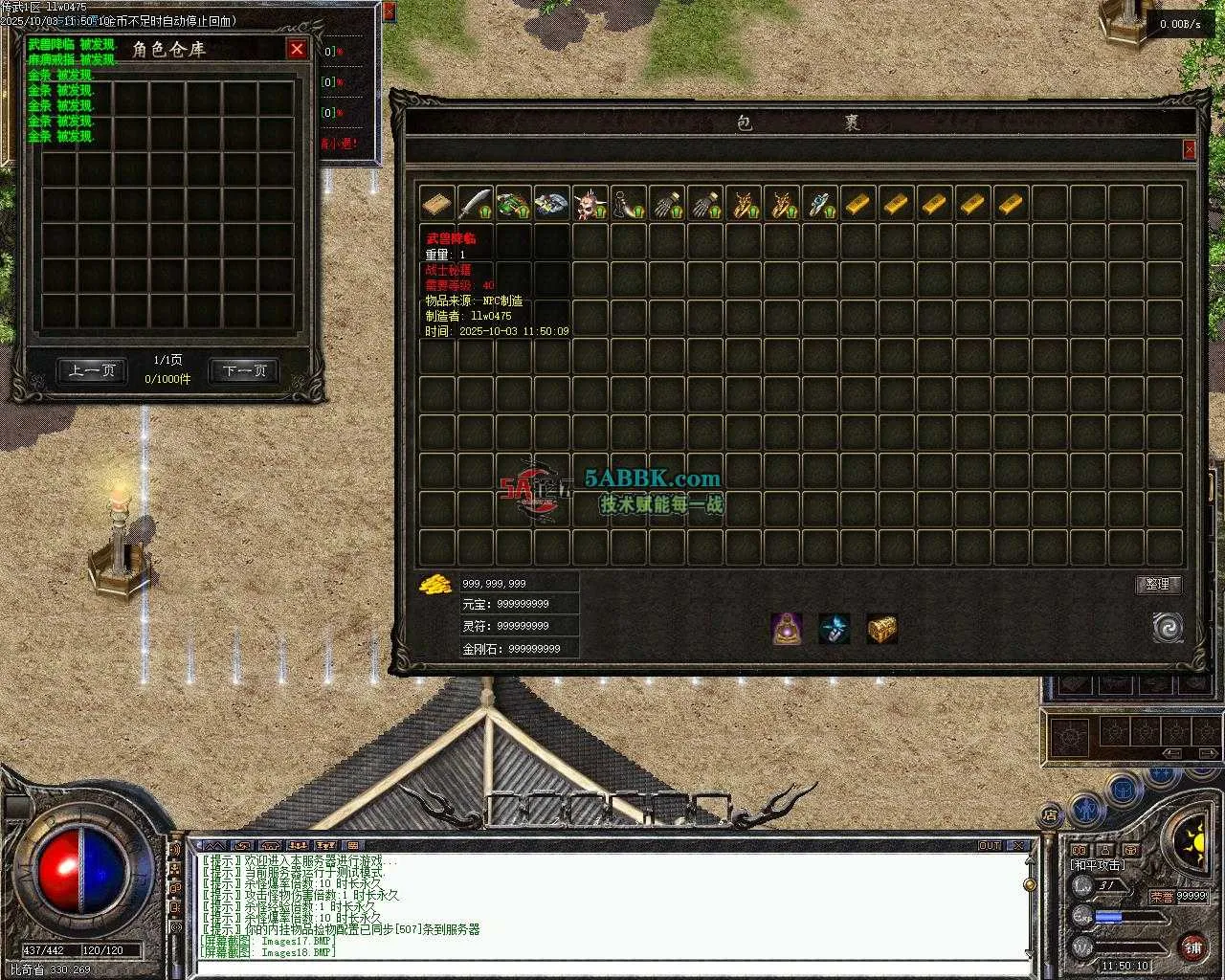Open the golden treasure chest icon

[881, 629]
